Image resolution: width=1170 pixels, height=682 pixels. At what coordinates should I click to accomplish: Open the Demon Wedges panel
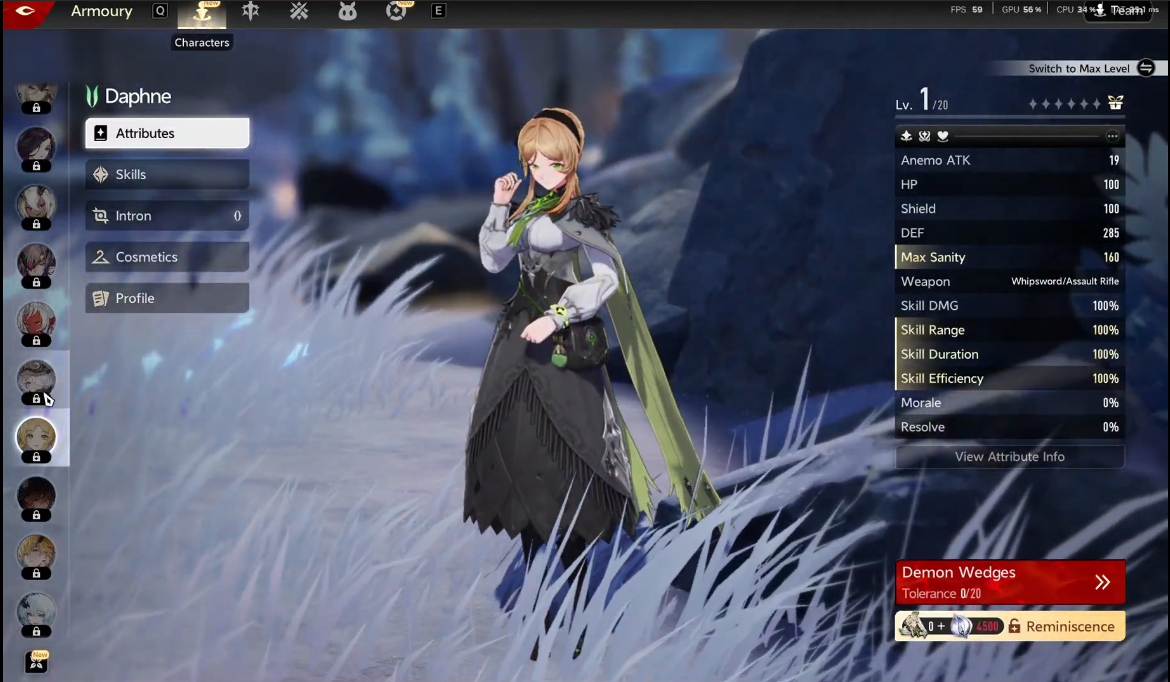coord(1009,582)
